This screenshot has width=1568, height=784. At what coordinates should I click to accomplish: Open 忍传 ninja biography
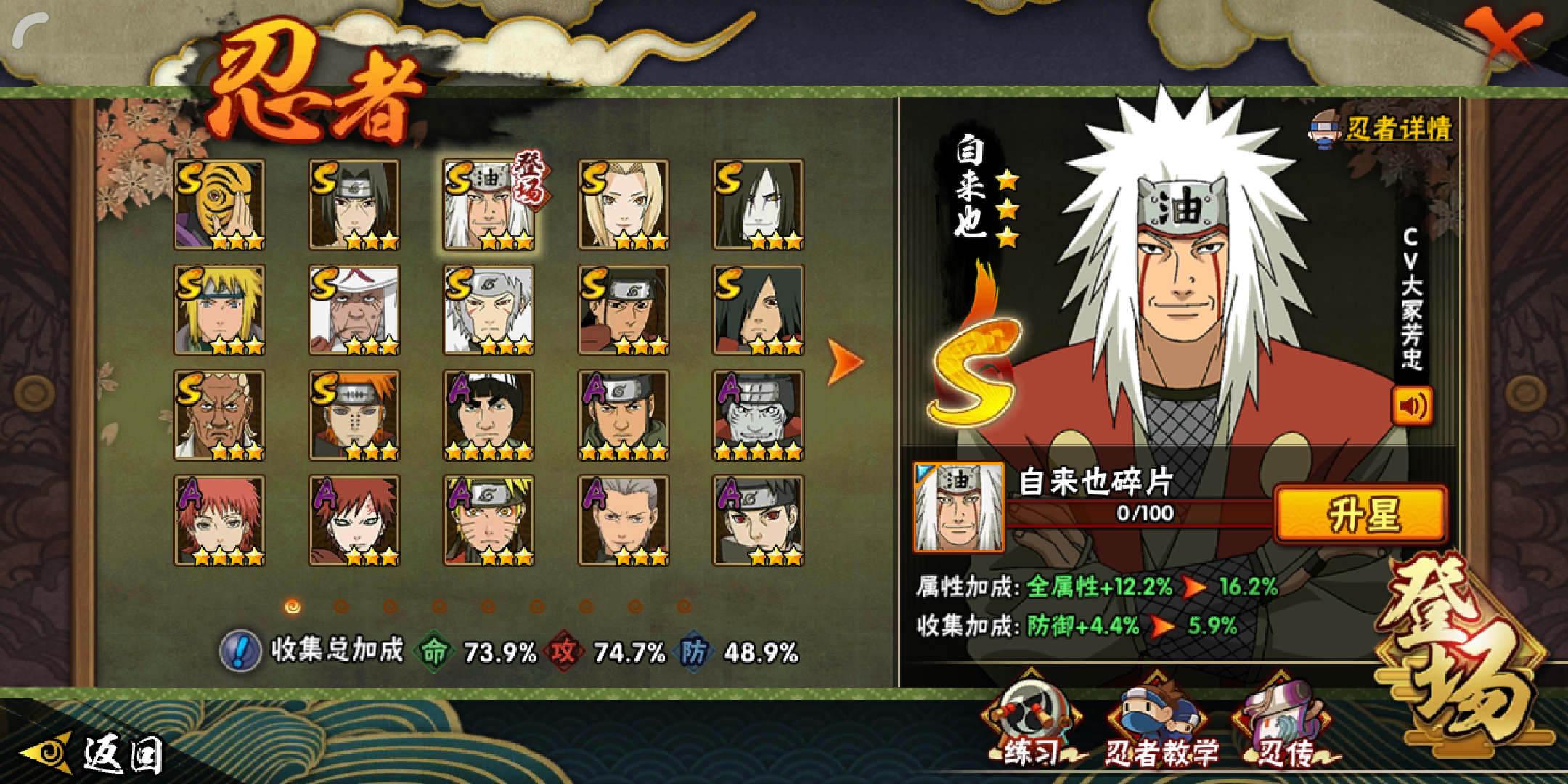pos(1285,726)
